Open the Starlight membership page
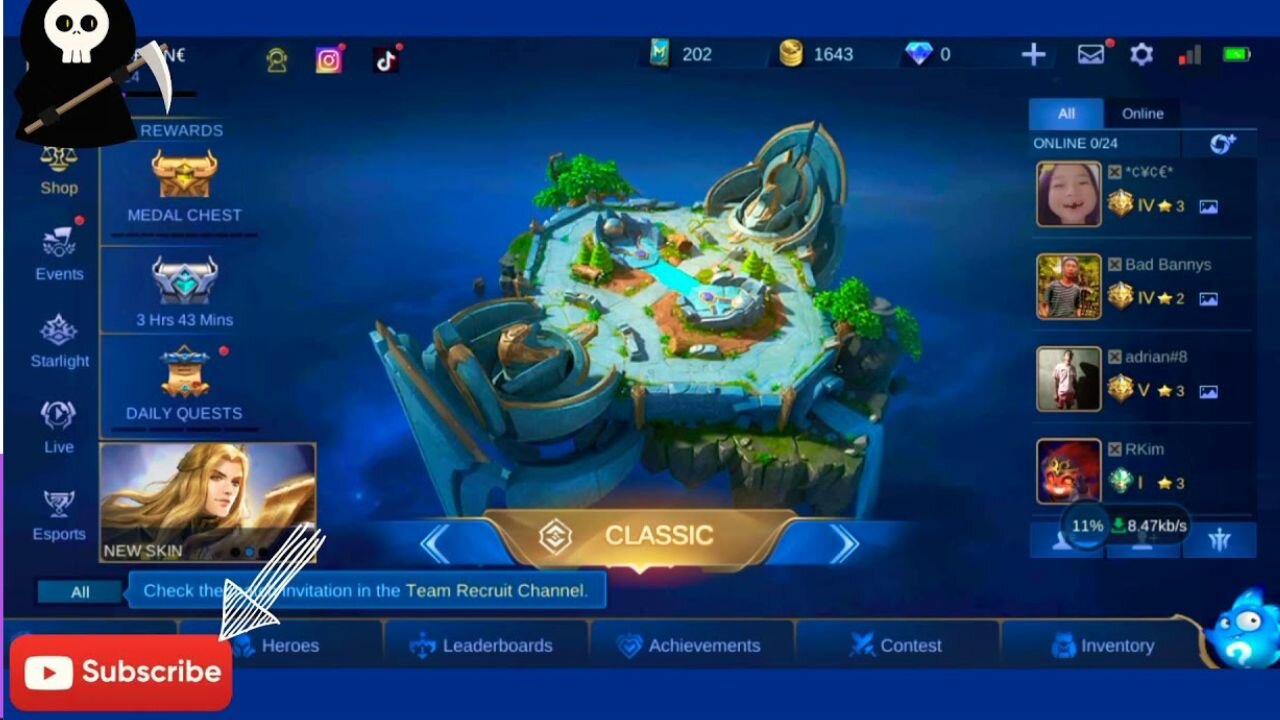 (x=59, y=341)
